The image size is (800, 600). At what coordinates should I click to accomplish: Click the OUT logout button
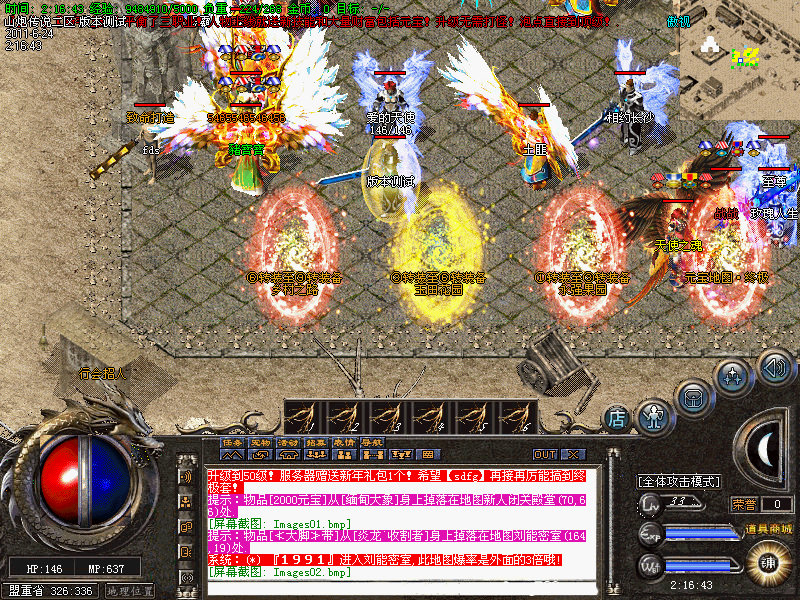545,454
